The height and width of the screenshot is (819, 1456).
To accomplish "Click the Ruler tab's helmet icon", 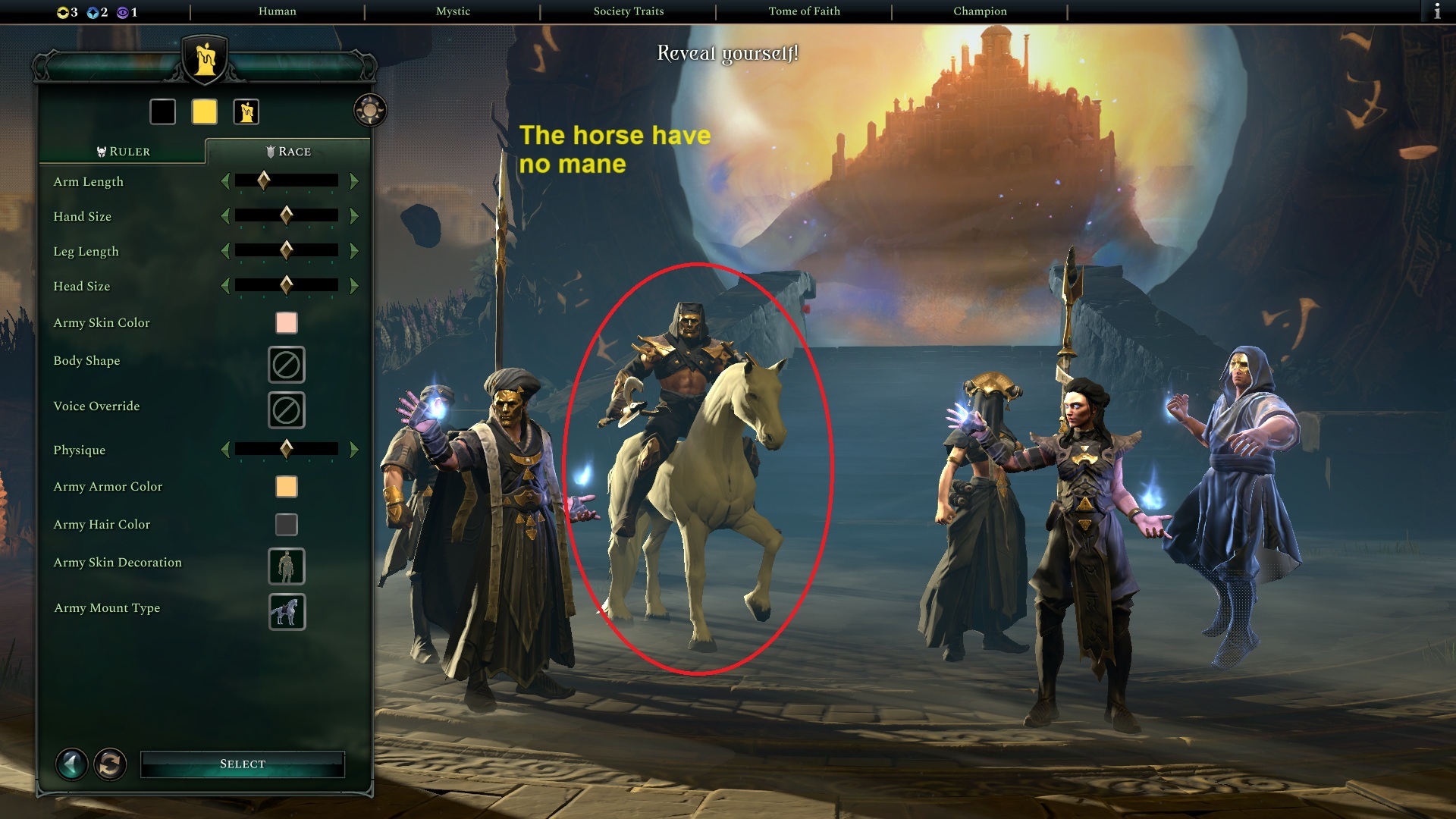I will click(101, 151).
